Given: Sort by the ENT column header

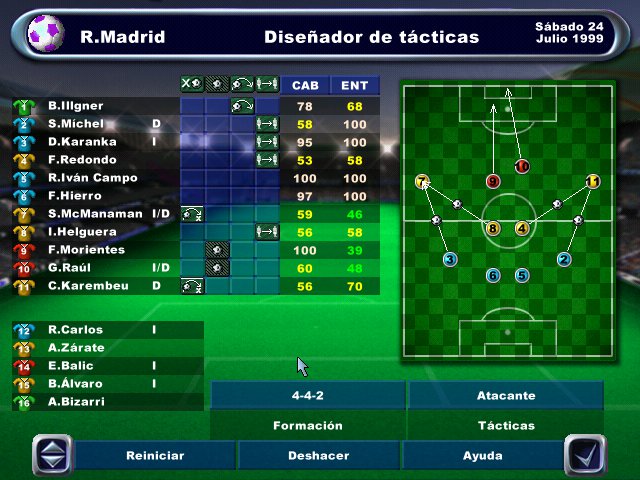Looking at the screenshot, I should click(x=354, y=86).
